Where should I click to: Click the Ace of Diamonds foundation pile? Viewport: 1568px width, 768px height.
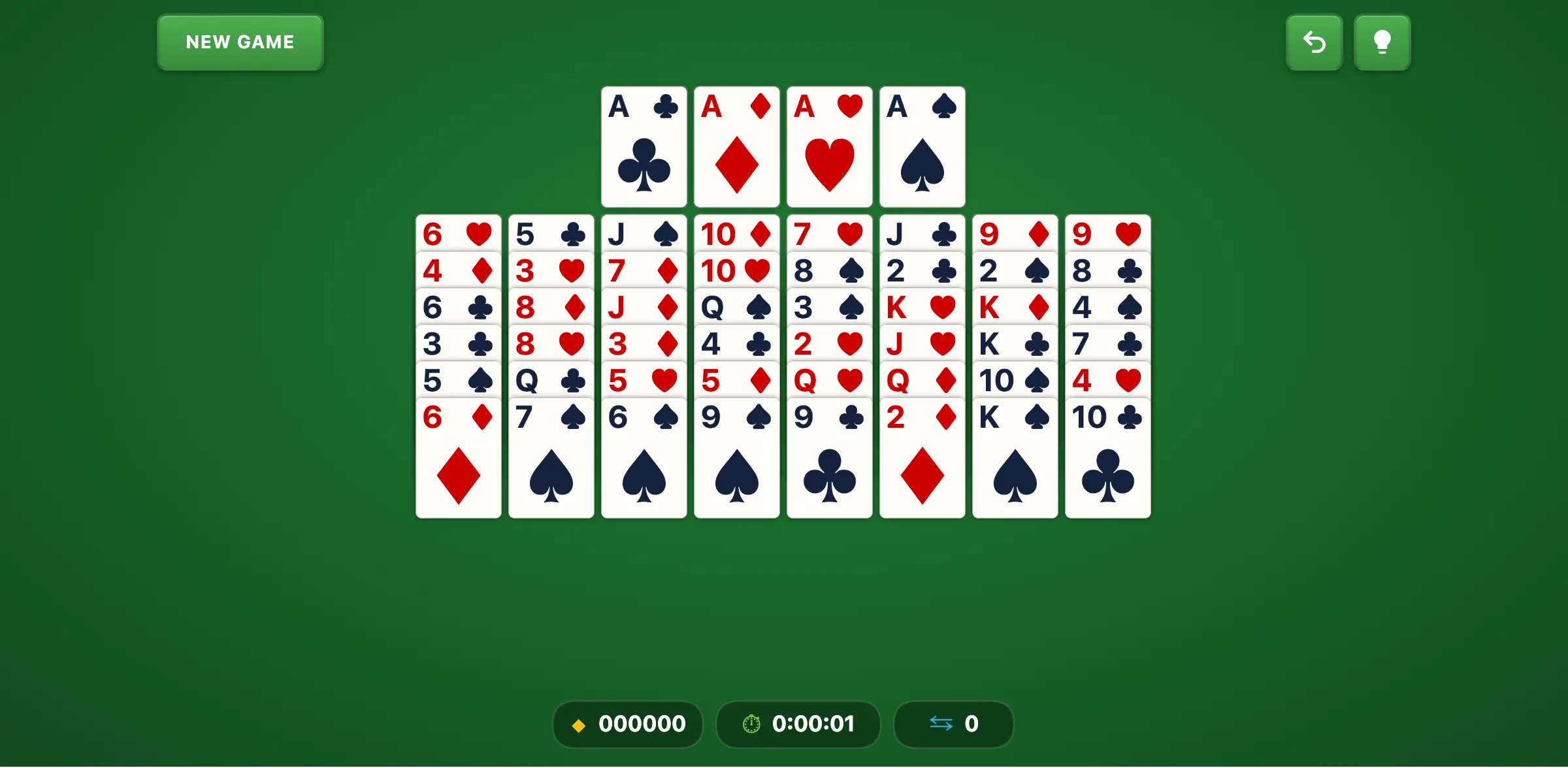[x=736, y=146]
